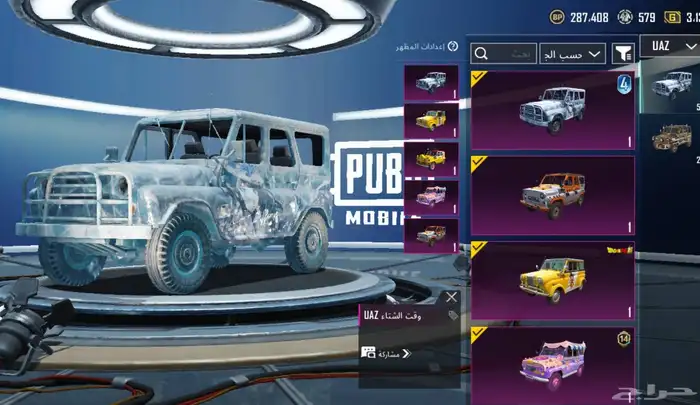Close the UAZ skin info panel
This screenshot has width=700, height=405.
tap(451, 297)
